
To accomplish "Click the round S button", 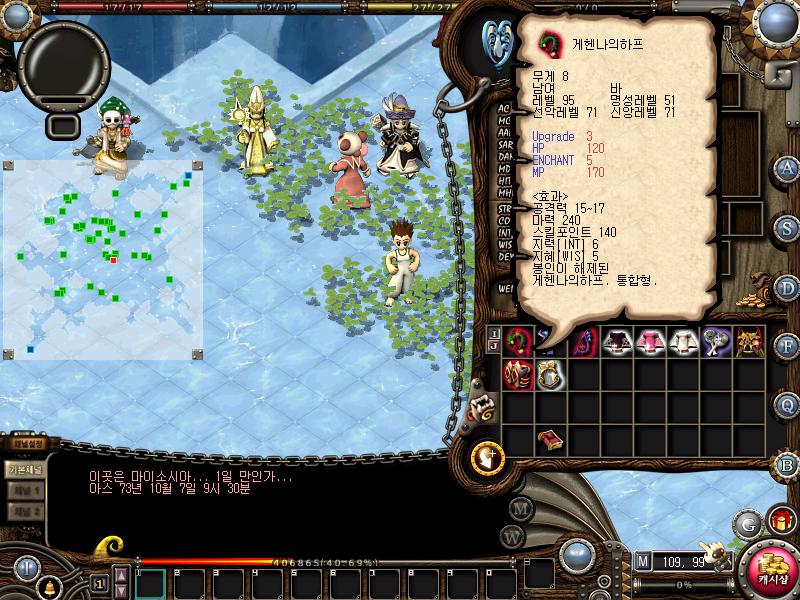I will tap(788, 227).
